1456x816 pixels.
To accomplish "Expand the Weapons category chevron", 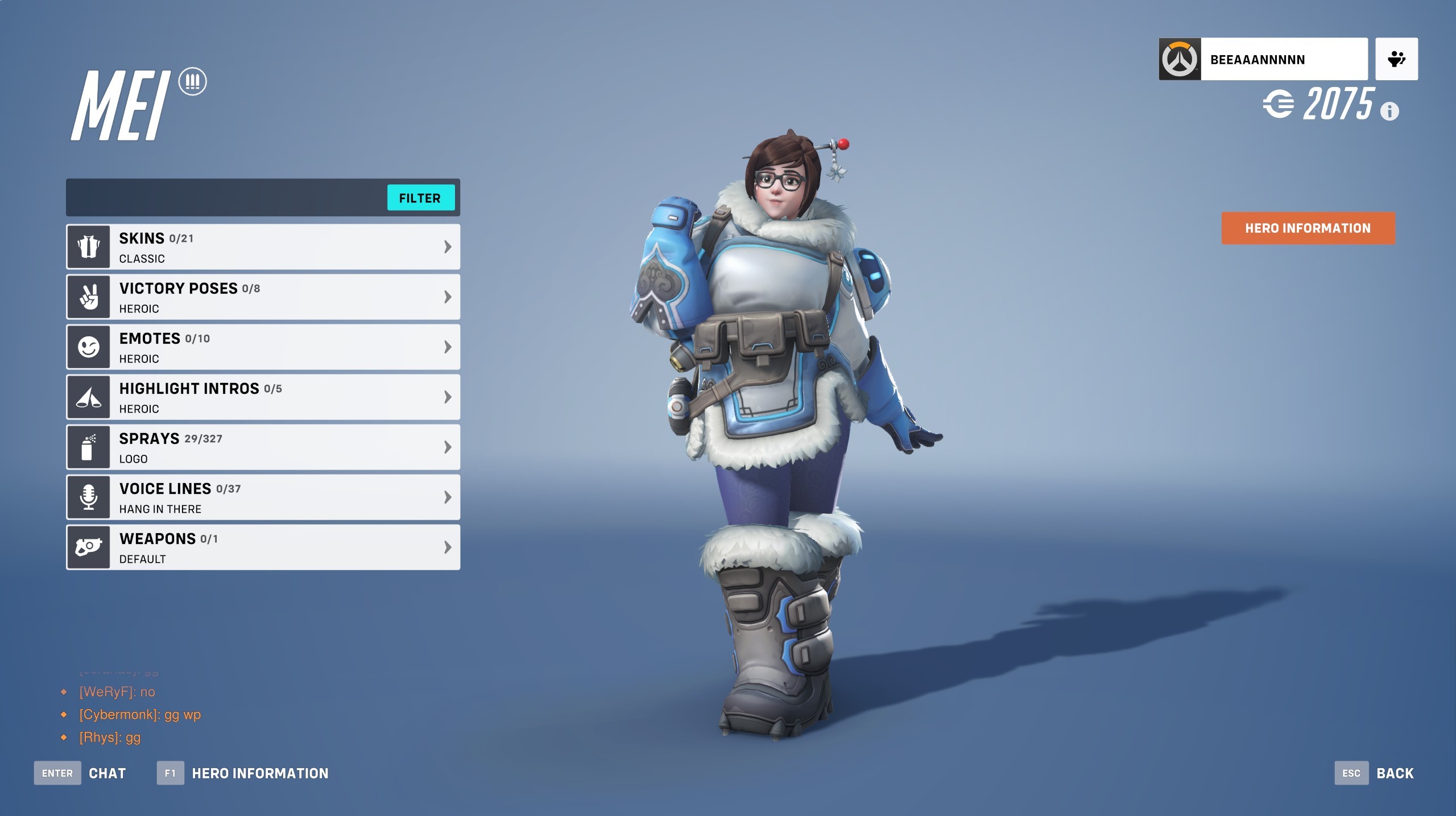I will click(x=448, y=547).
